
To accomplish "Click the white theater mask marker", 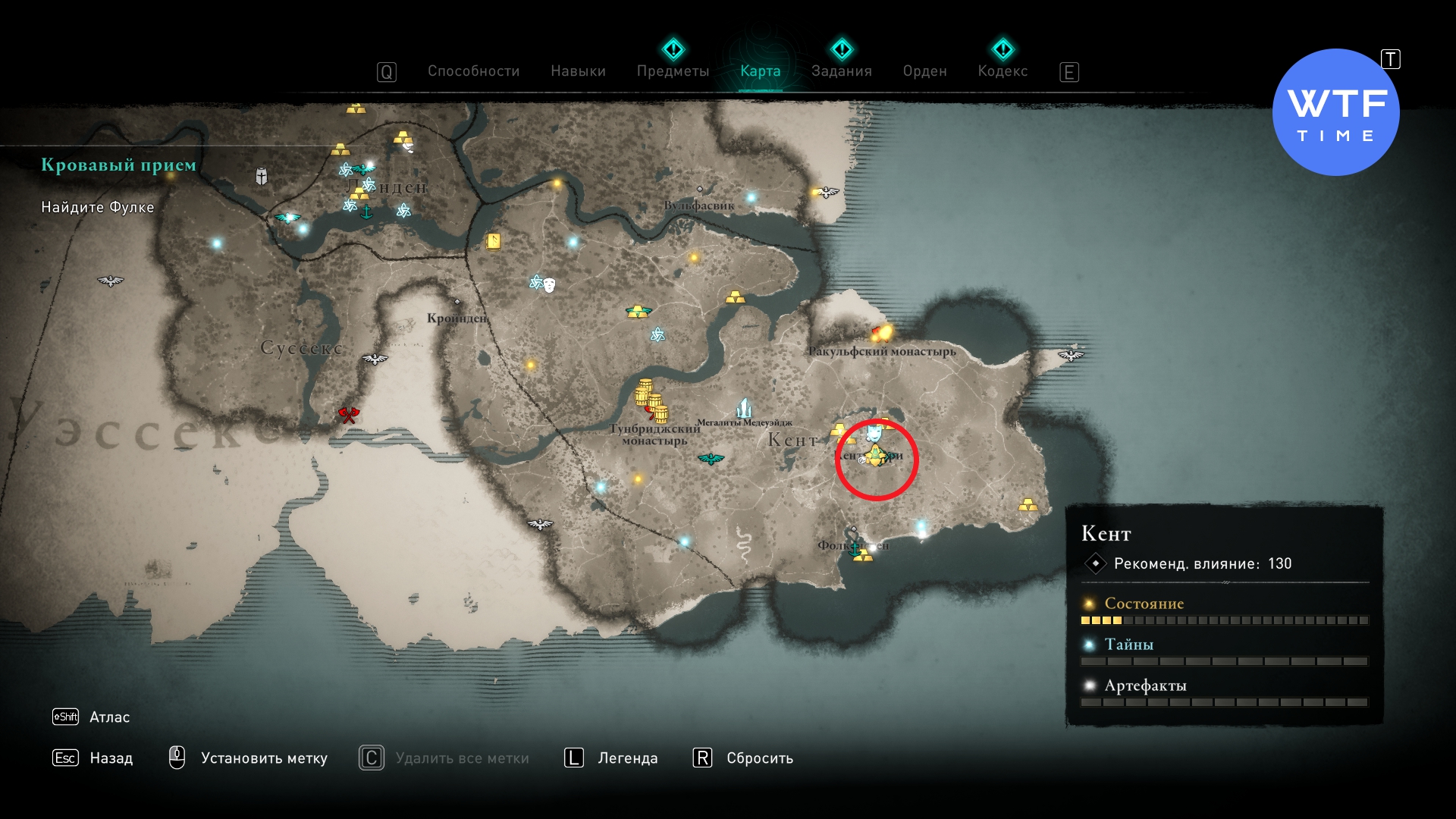I will (x=549, y=285).
